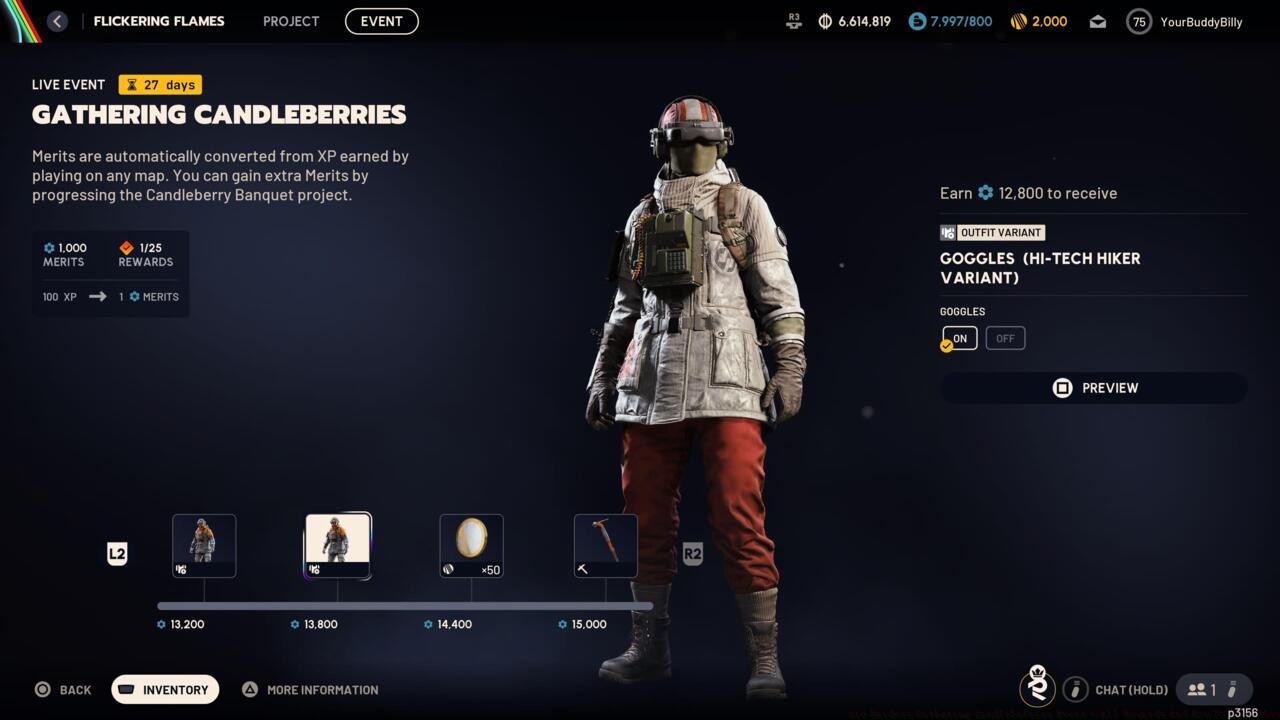
Task: Click the back arrow at top left
Action: 57,20
